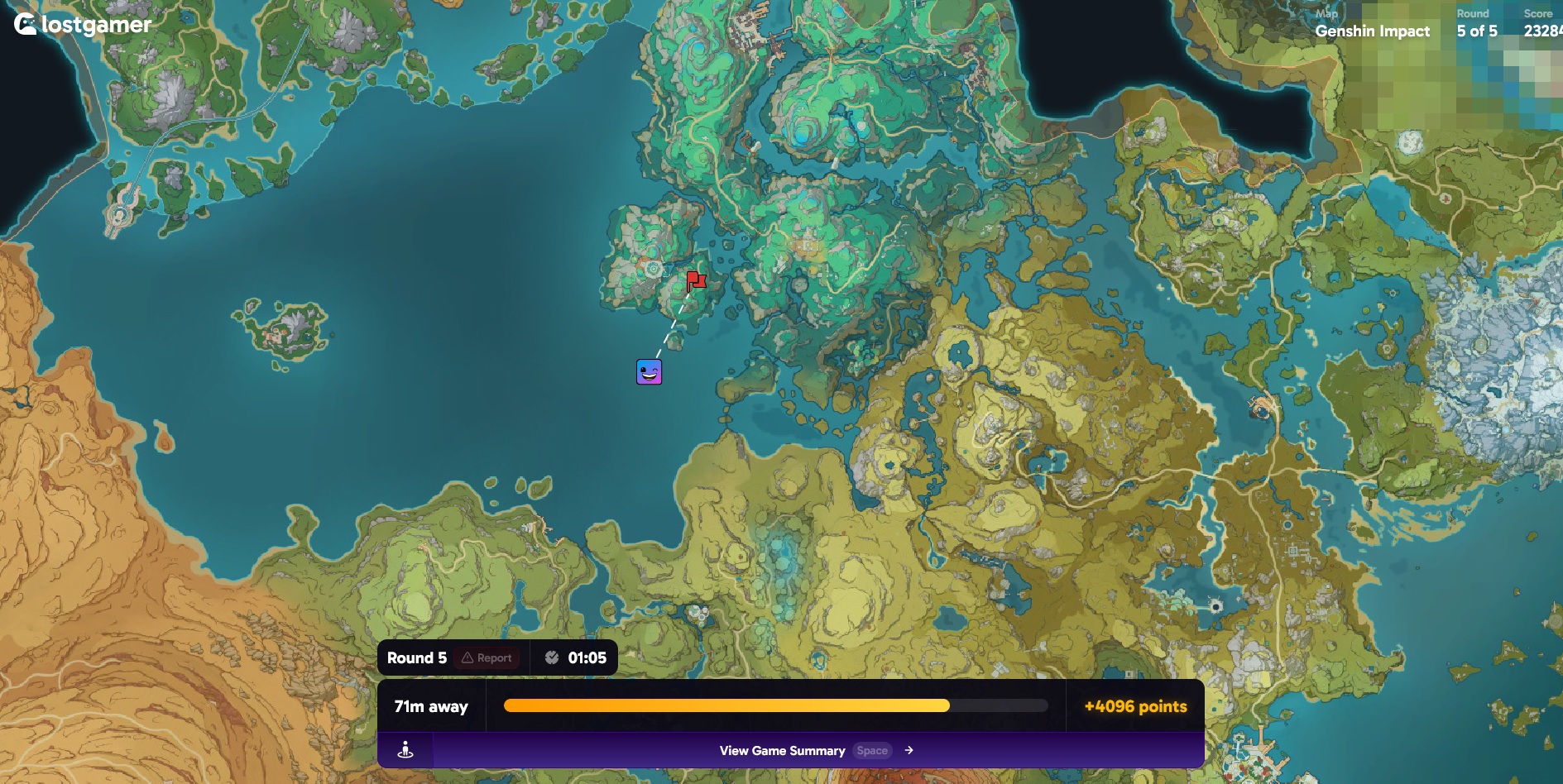Select the red flag location marker
Viewport: 1563px width, 784px height.
(695, 281)
